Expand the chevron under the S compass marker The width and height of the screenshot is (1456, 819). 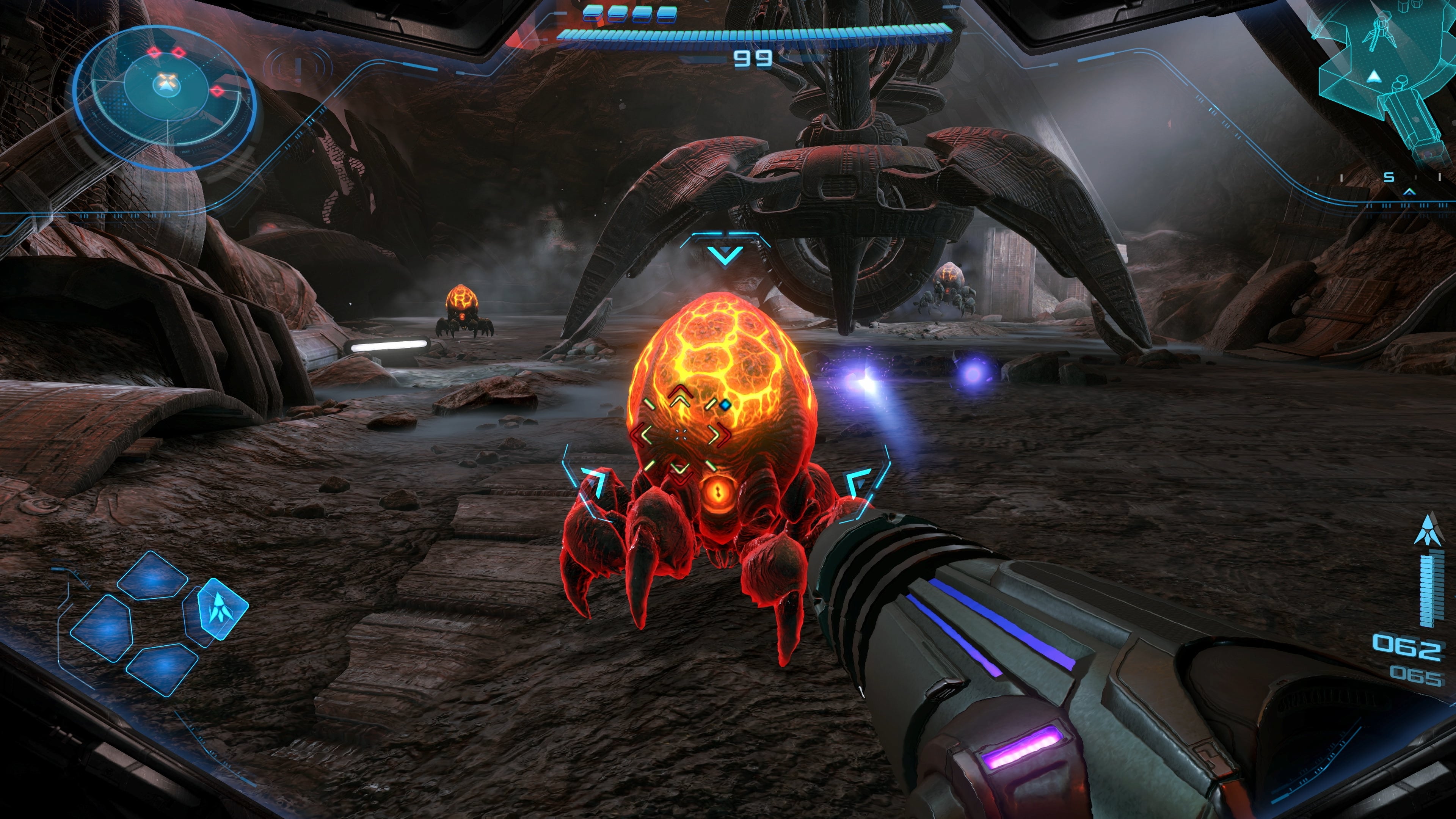click(1410, 192)
